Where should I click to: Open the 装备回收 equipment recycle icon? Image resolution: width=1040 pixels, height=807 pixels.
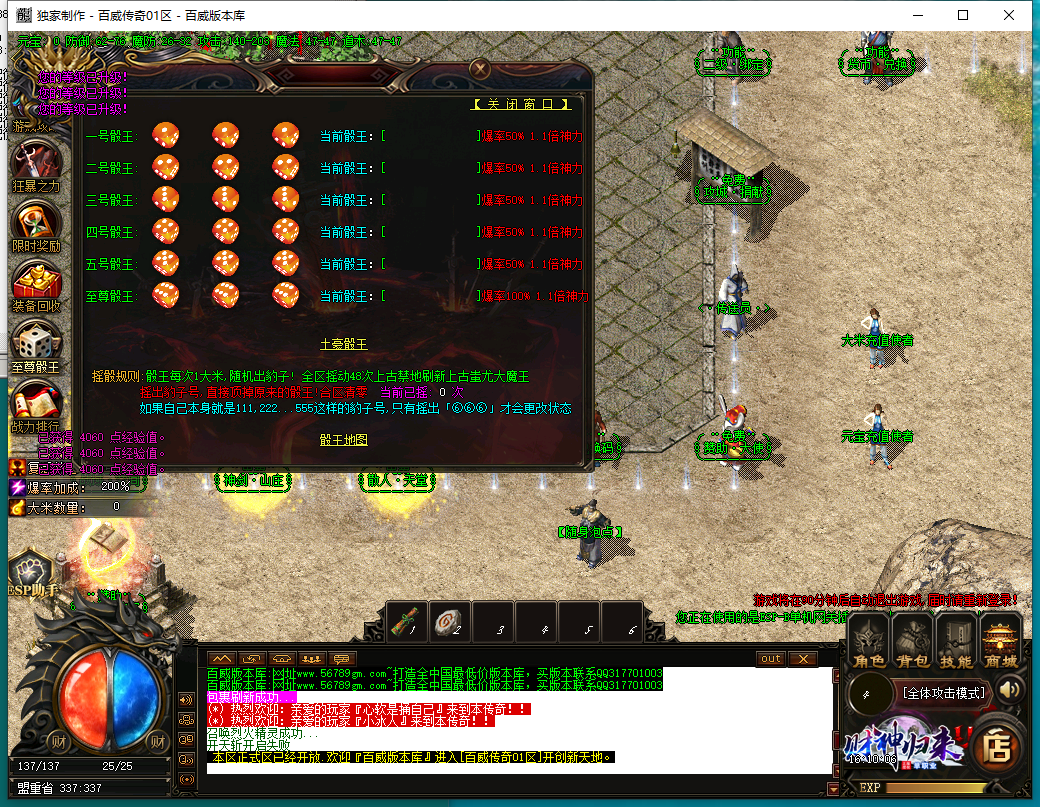(x=36, y=284)
